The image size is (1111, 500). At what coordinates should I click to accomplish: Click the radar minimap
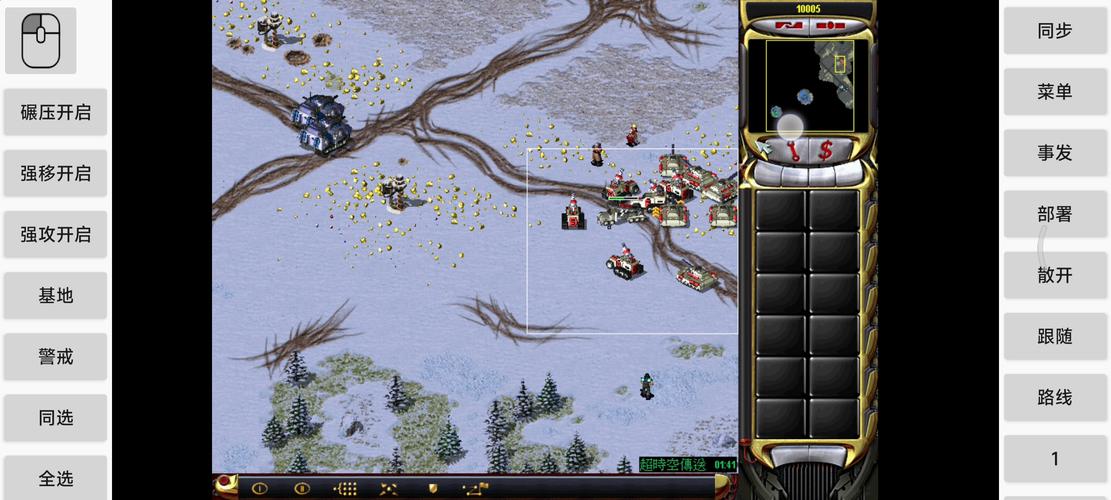pos(809,85)
